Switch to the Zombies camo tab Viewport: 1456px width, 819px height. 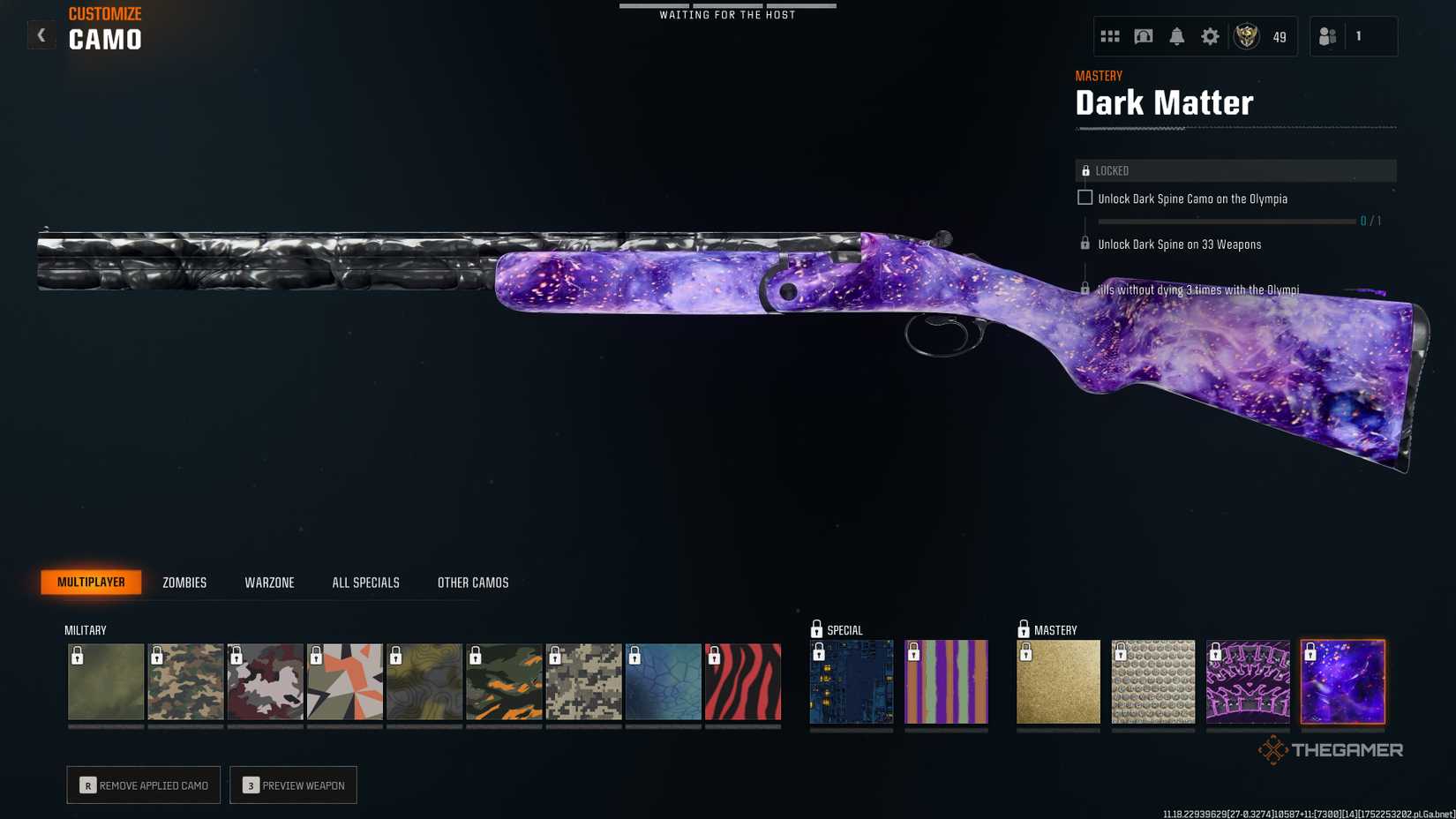coord(184,582)
